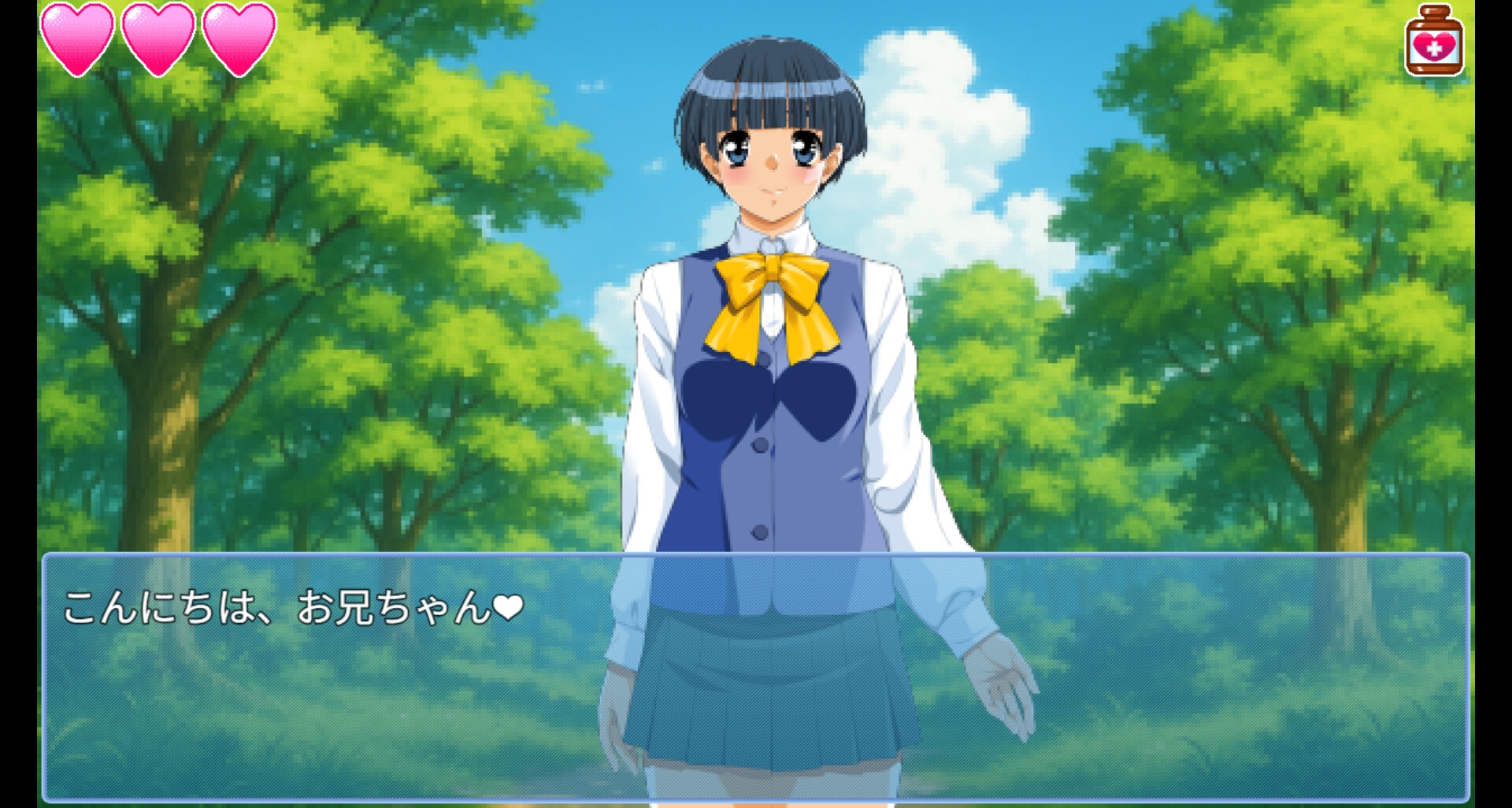Click the bottom edge of the dialogue window
Screen dimensions: 1512x808
pyautogui.click(x=756, y=799)
